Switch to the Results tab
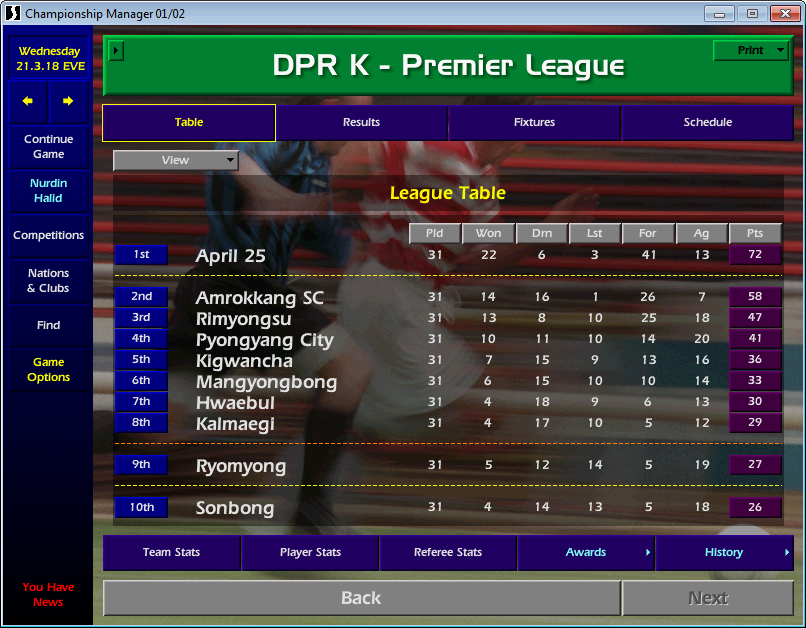 coord(361,123)
